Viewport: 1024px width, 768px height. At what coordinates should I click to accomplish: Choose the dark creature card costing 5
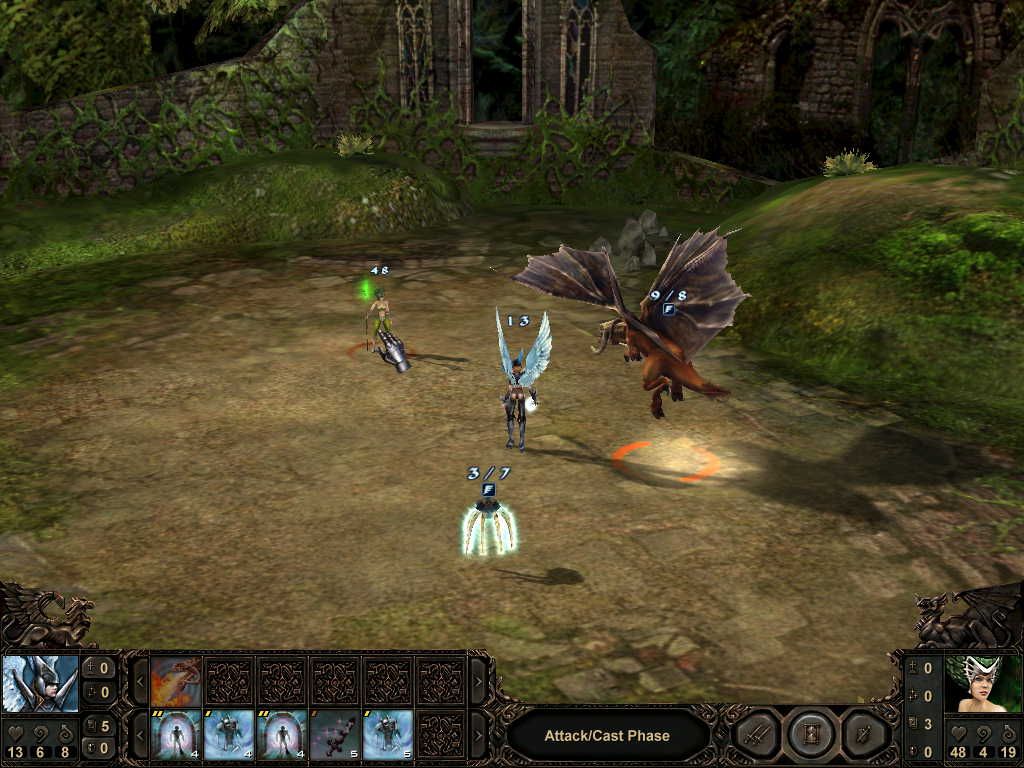pos(335,735)
